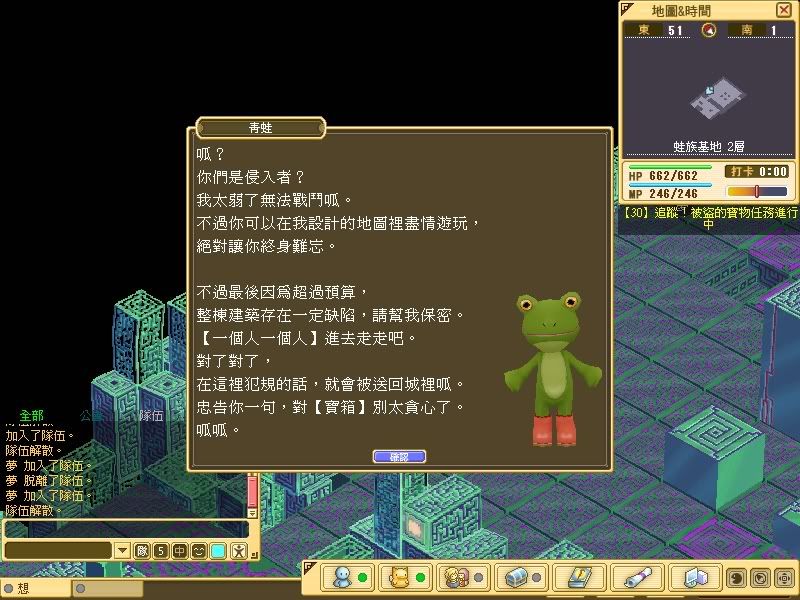
Task: Open the scroll button in bottom toolbar
Action: tap(632, 578)
